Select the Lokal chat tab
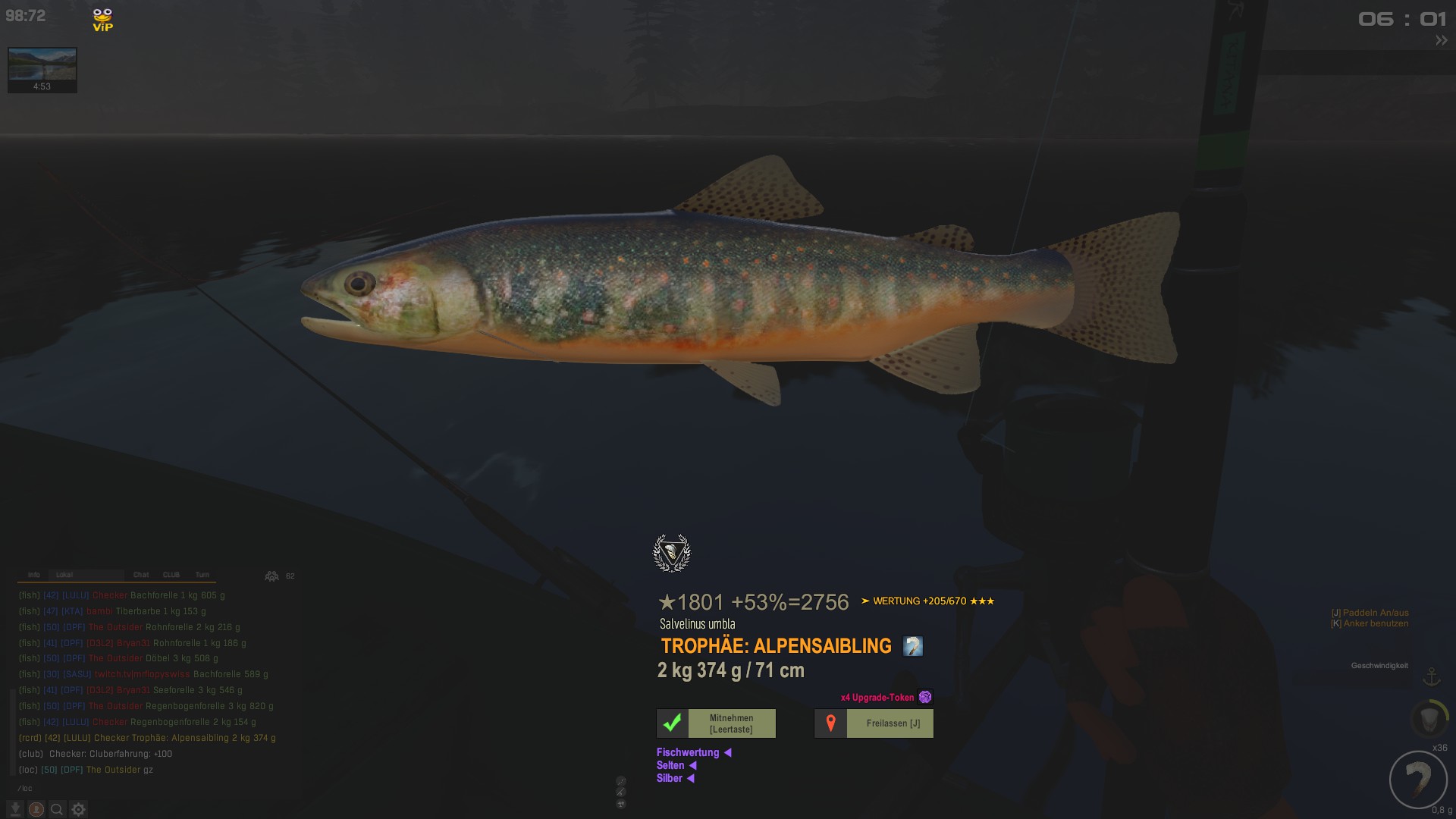Image resolution: width=1456 pixels, height=819 pixels. pos(64,575)
